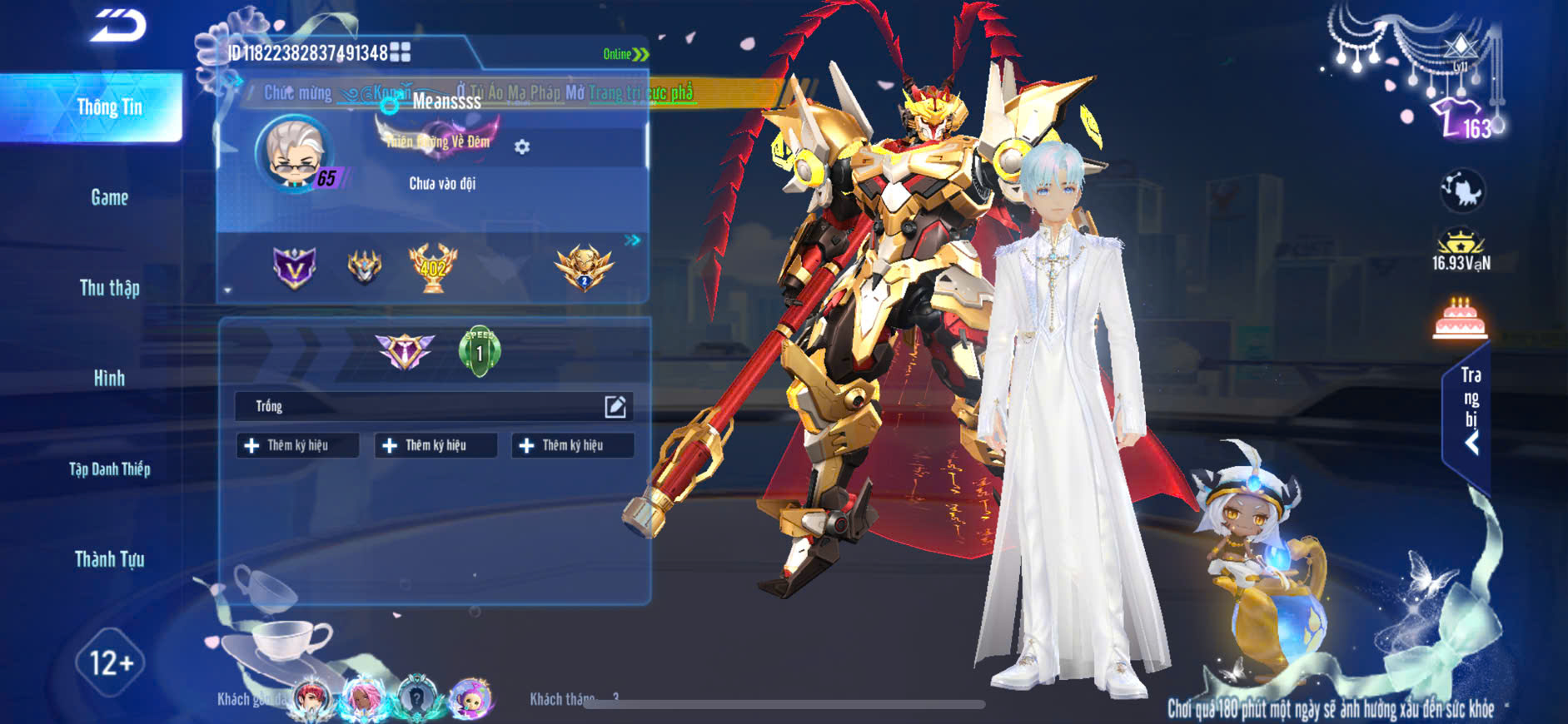The image size is (1568, 724).
Task: Switch to the Hình tab
Action: 109,379
